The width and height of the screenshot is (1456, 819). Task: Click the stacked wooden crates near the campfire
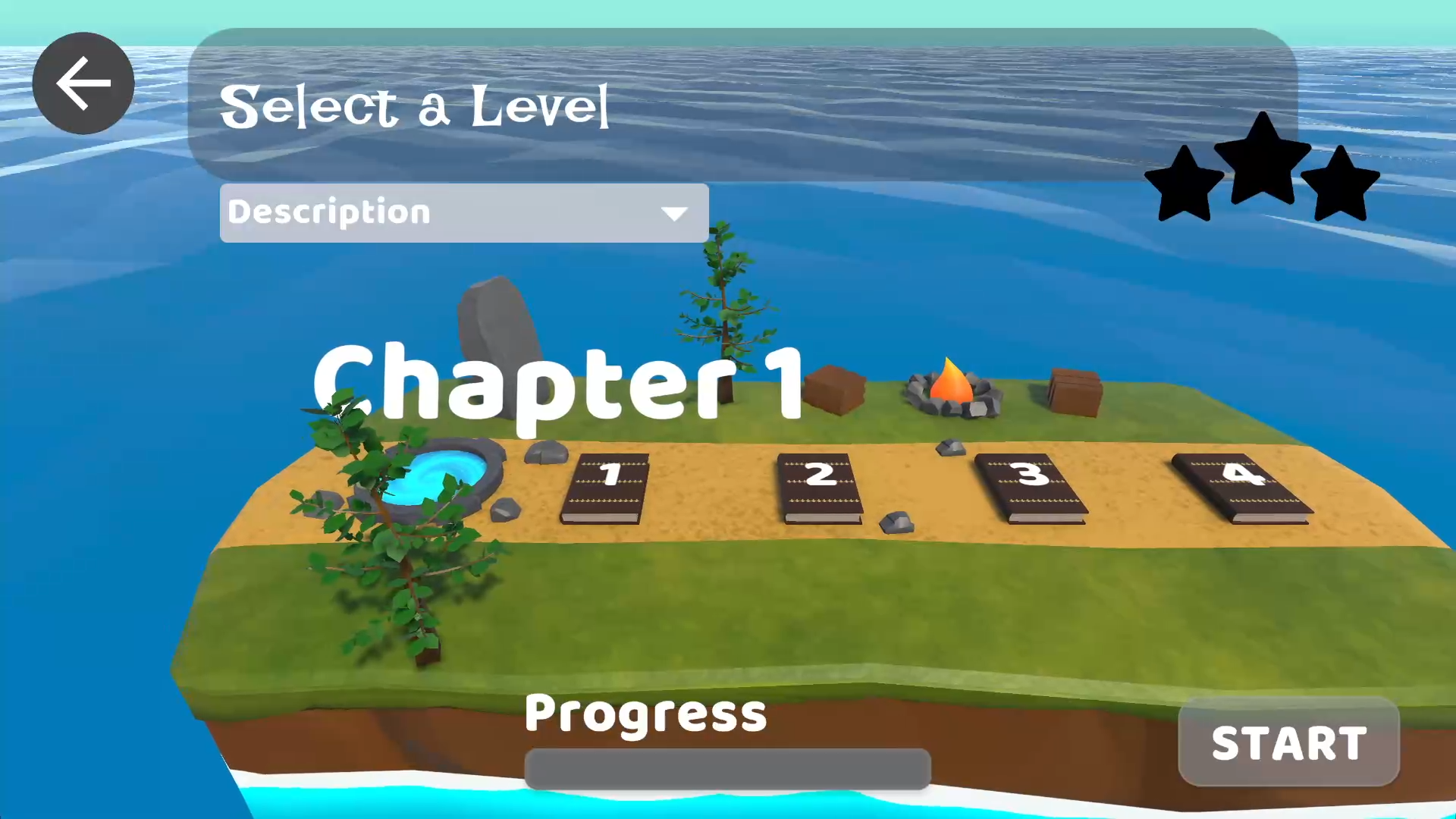(x=1073, y=391)
